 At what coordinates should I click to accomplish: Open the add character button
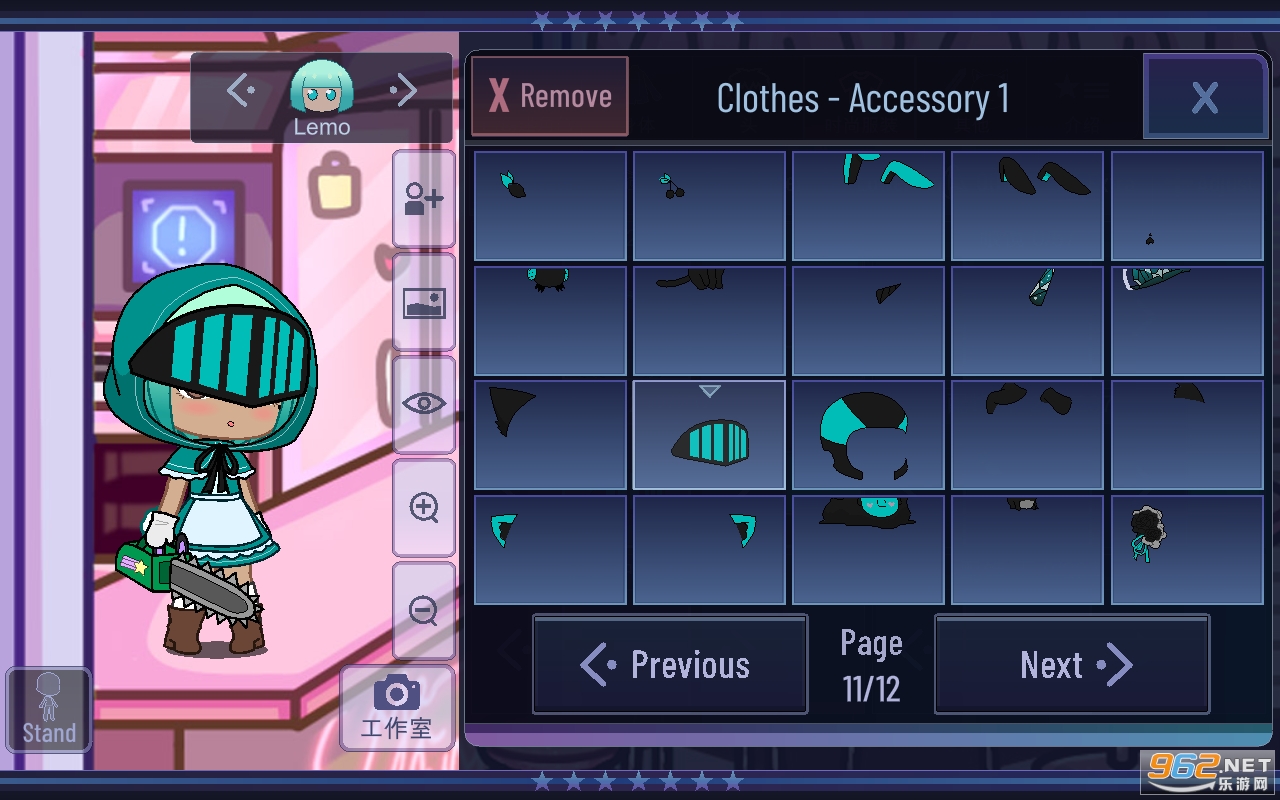(424, 199)
